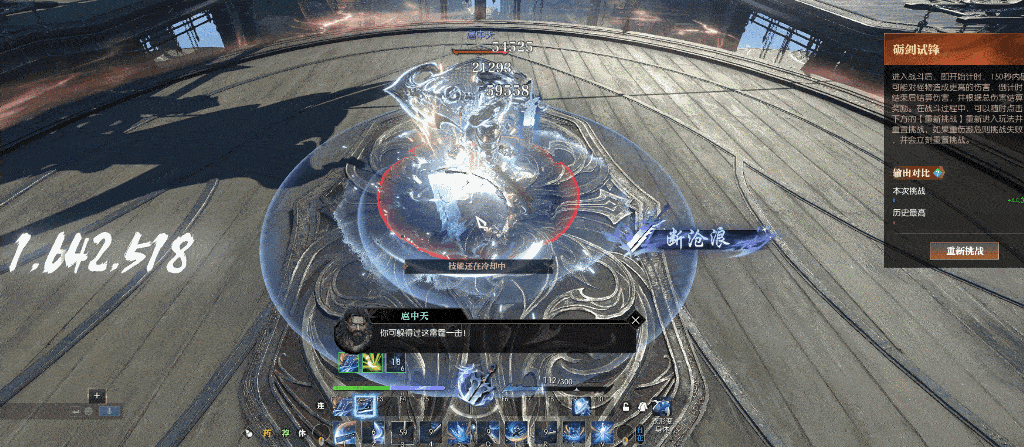Open the white robe outfit icon
The width and height of the screenshot is (1024, 447).
[x=641, y=406]
